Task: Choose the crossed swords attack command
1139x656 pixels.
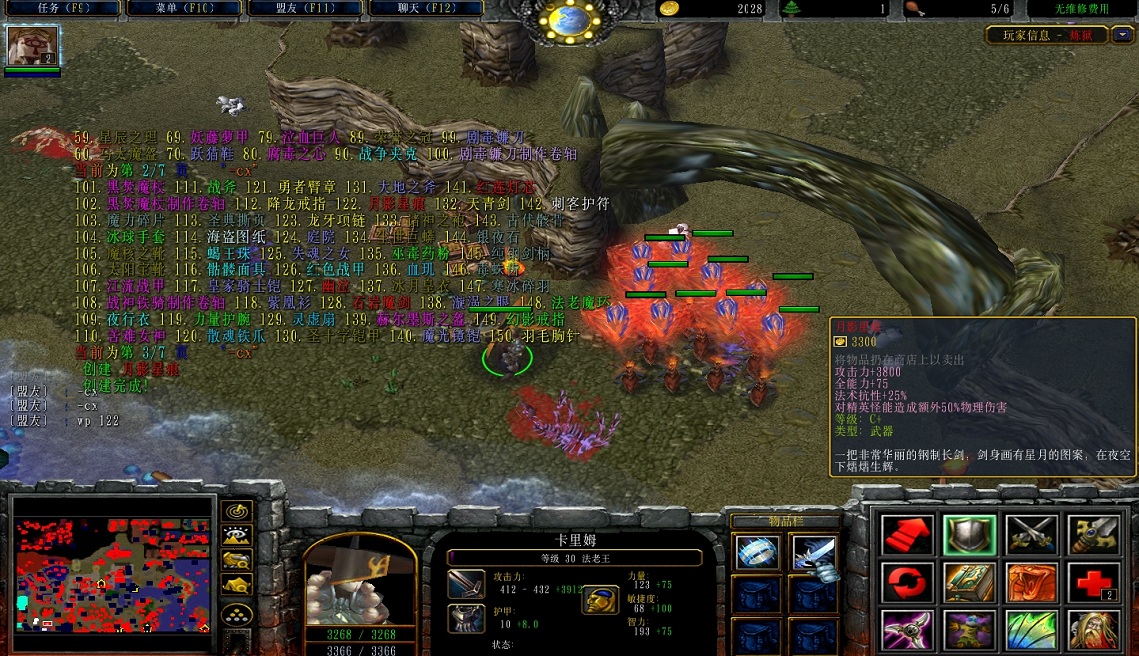Action: tap(1031, 534)
